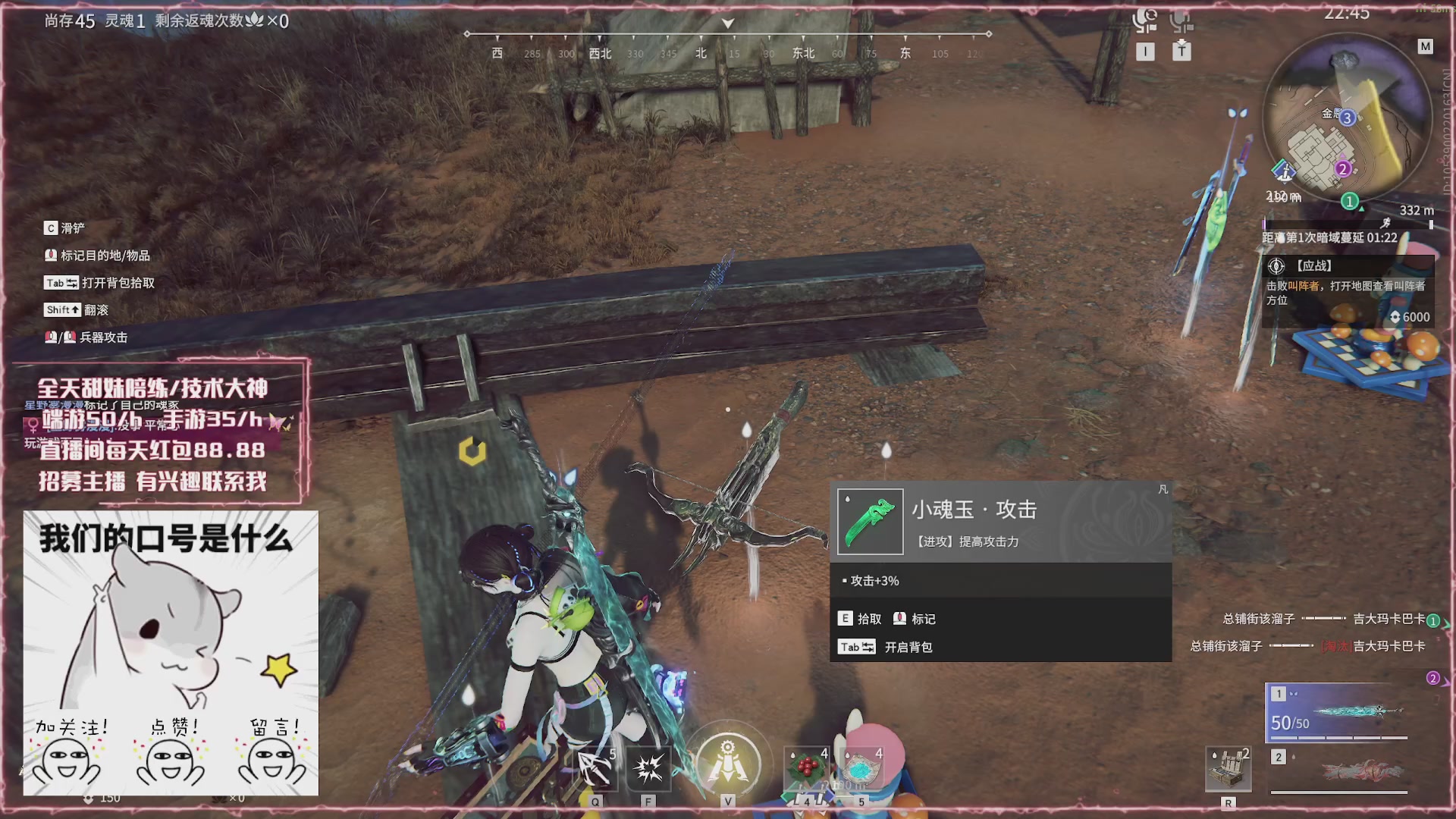
Task: Use the grappling hook icon
Action: [595, 769]
